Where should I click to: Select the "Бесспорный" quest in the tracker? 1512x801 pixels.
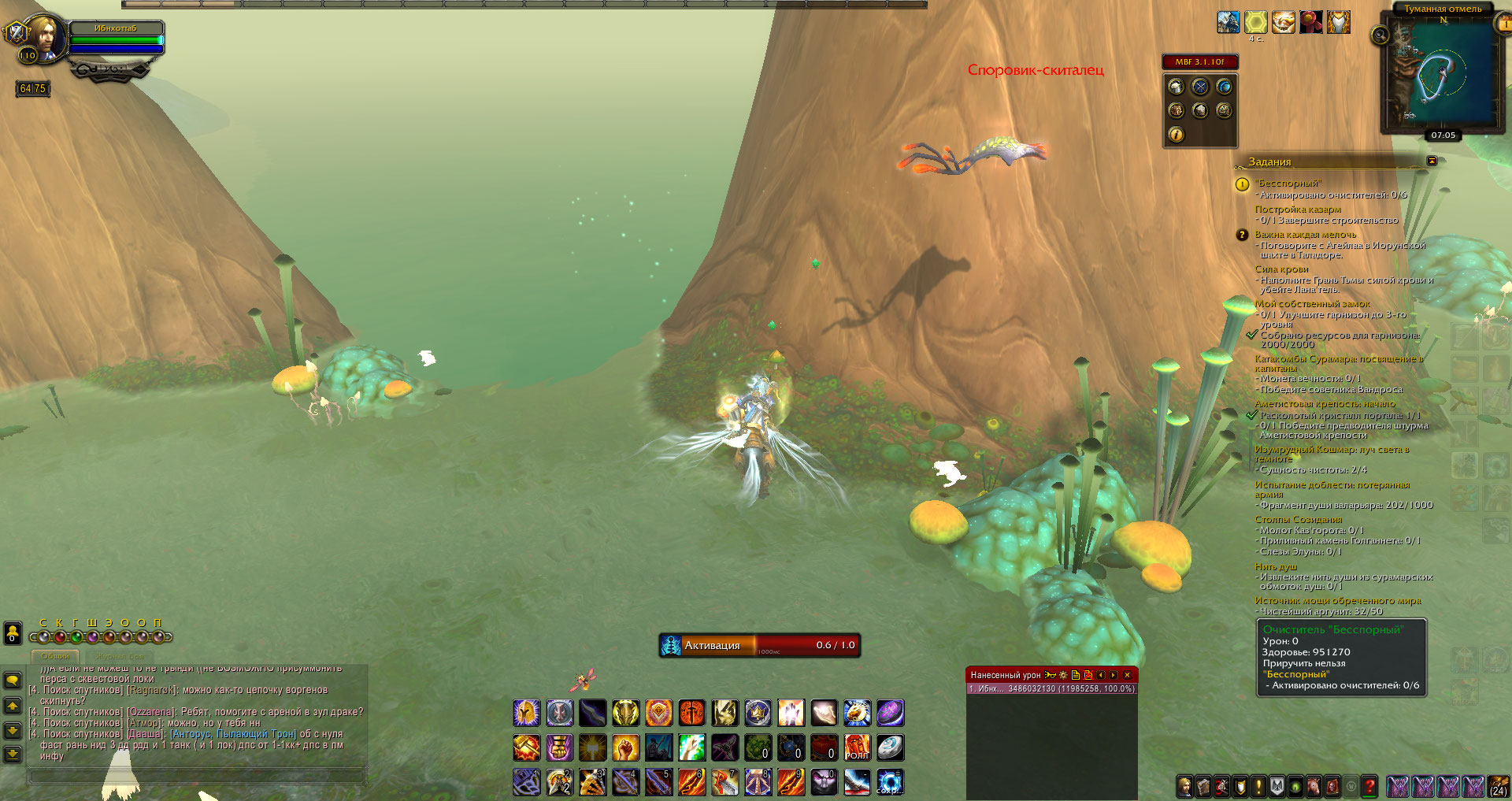(x=1288, y=184)
